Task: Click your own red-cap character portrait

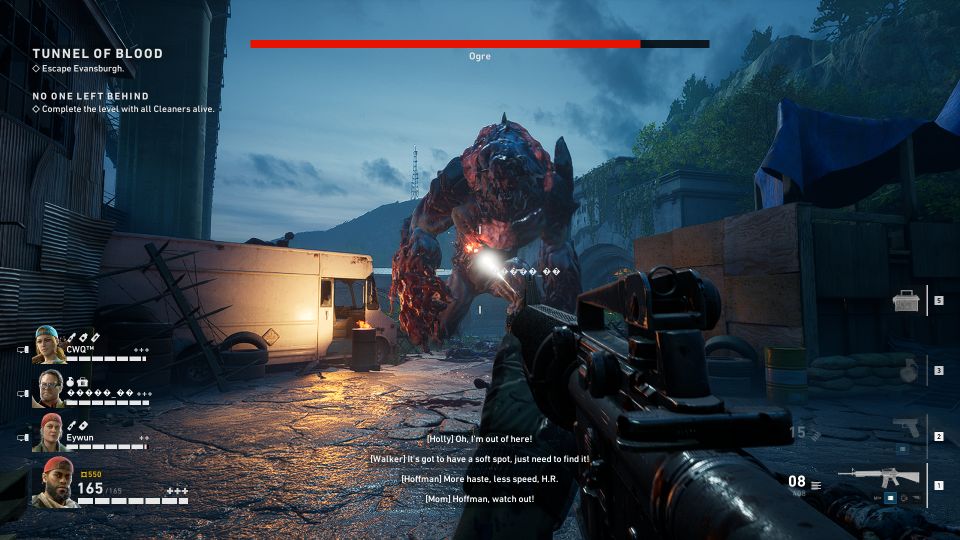Action: click(54, 484)
